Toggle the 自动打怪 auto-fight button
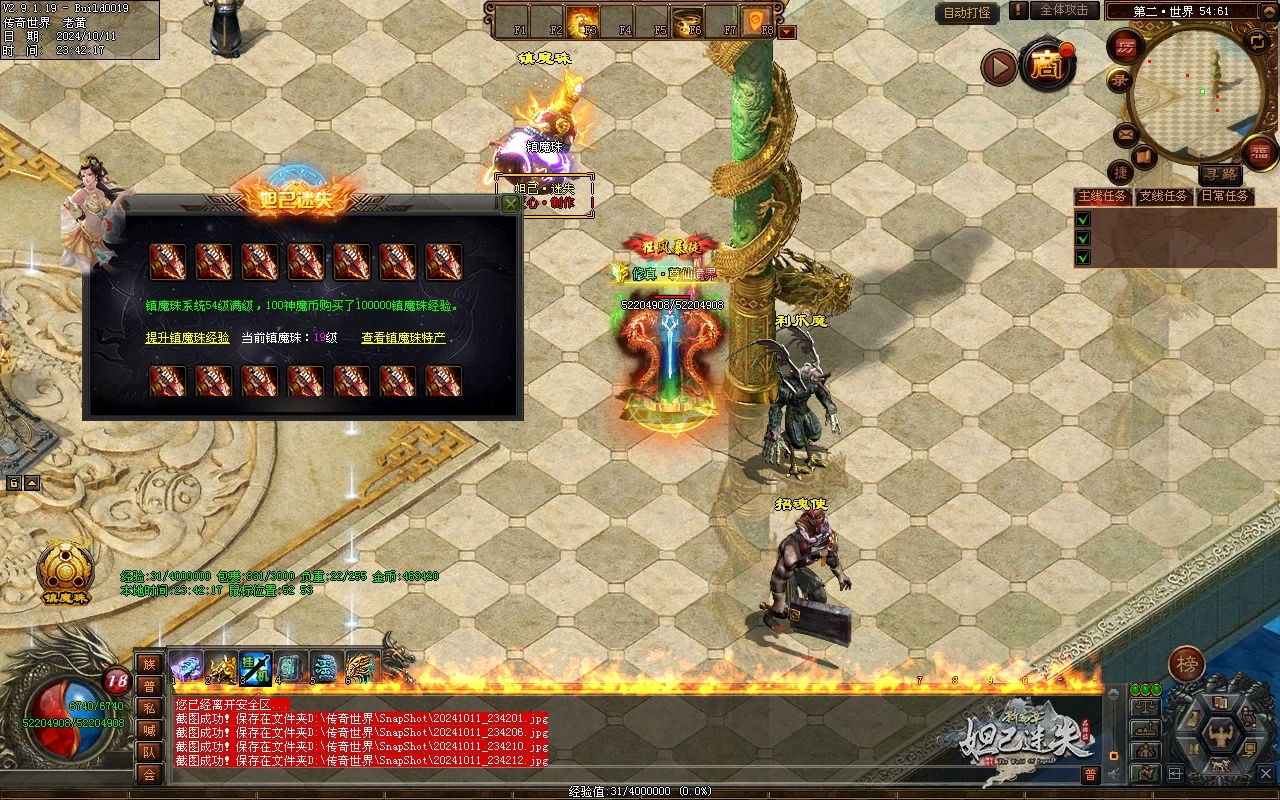1280x800 pixels. (967, 13)
